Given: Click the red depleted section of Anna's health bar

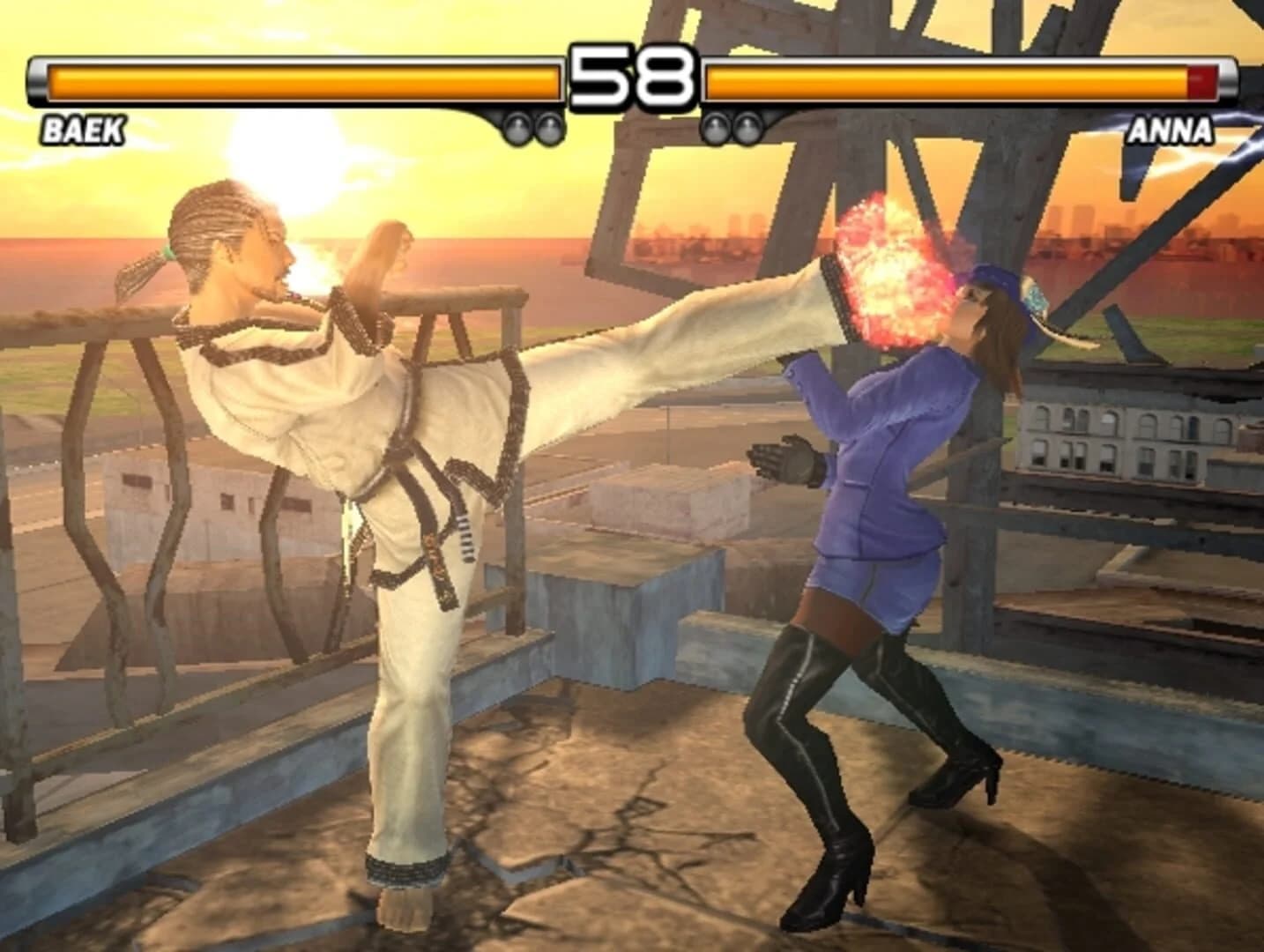Looking at the screenshot, I should (x=1203, y=81).
